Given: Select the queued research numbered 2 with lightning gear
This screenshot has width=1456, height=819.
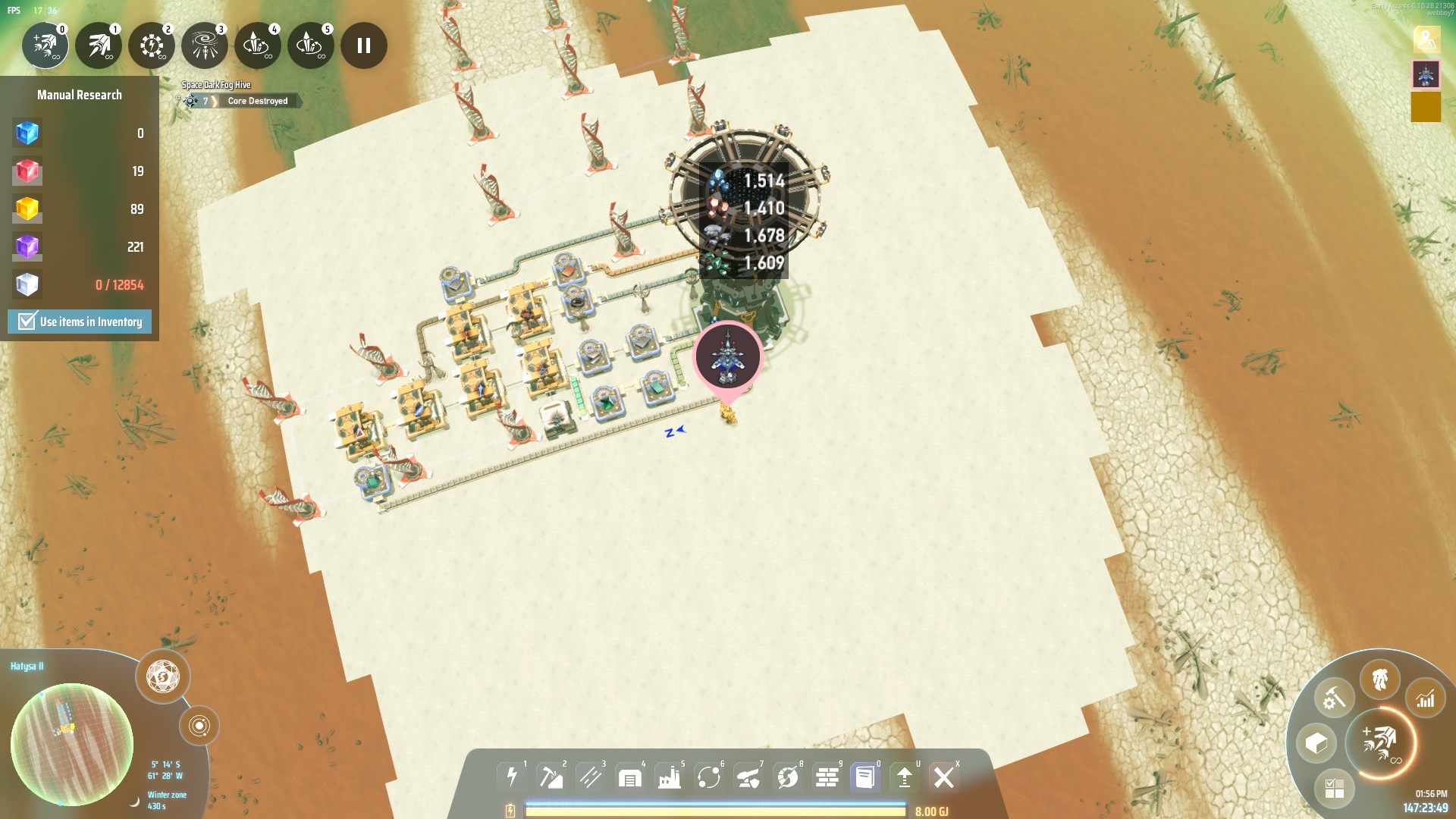Looking at the screenshot, I should click(x=152, y=45).
